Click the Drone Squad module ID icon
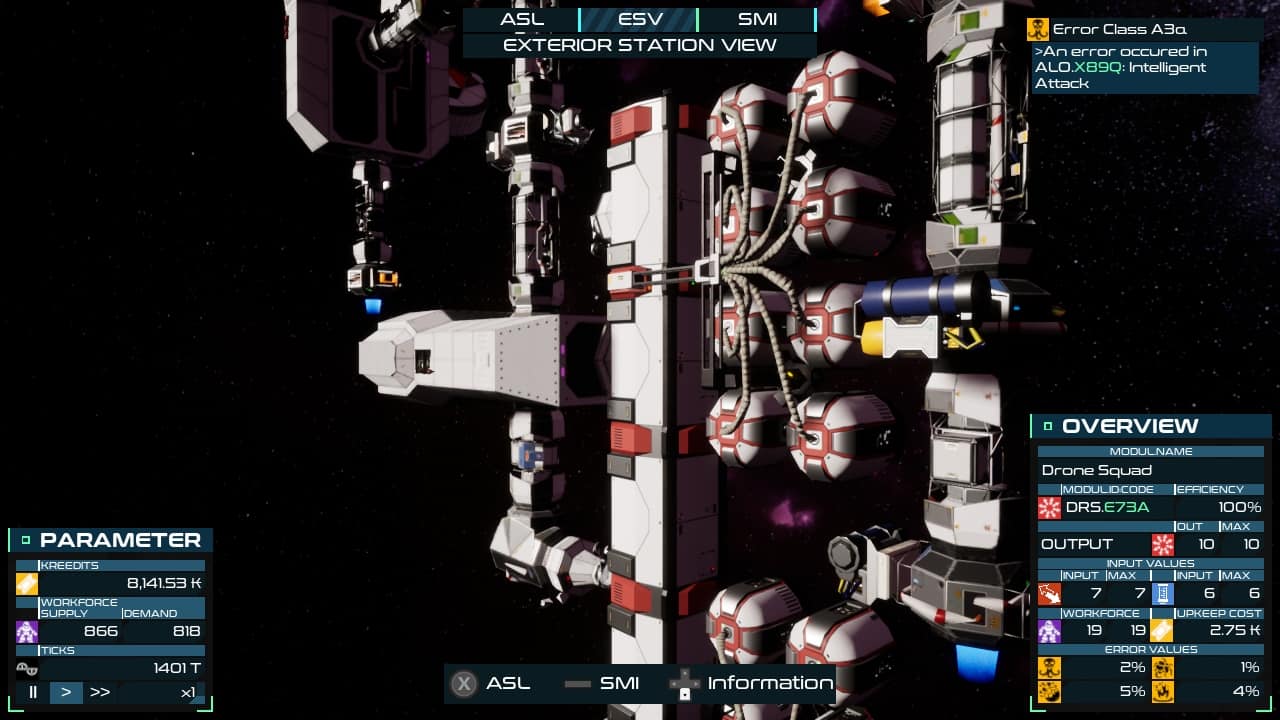The height and width of the screenshot is (720, 1280). (x=1050, y=507)
